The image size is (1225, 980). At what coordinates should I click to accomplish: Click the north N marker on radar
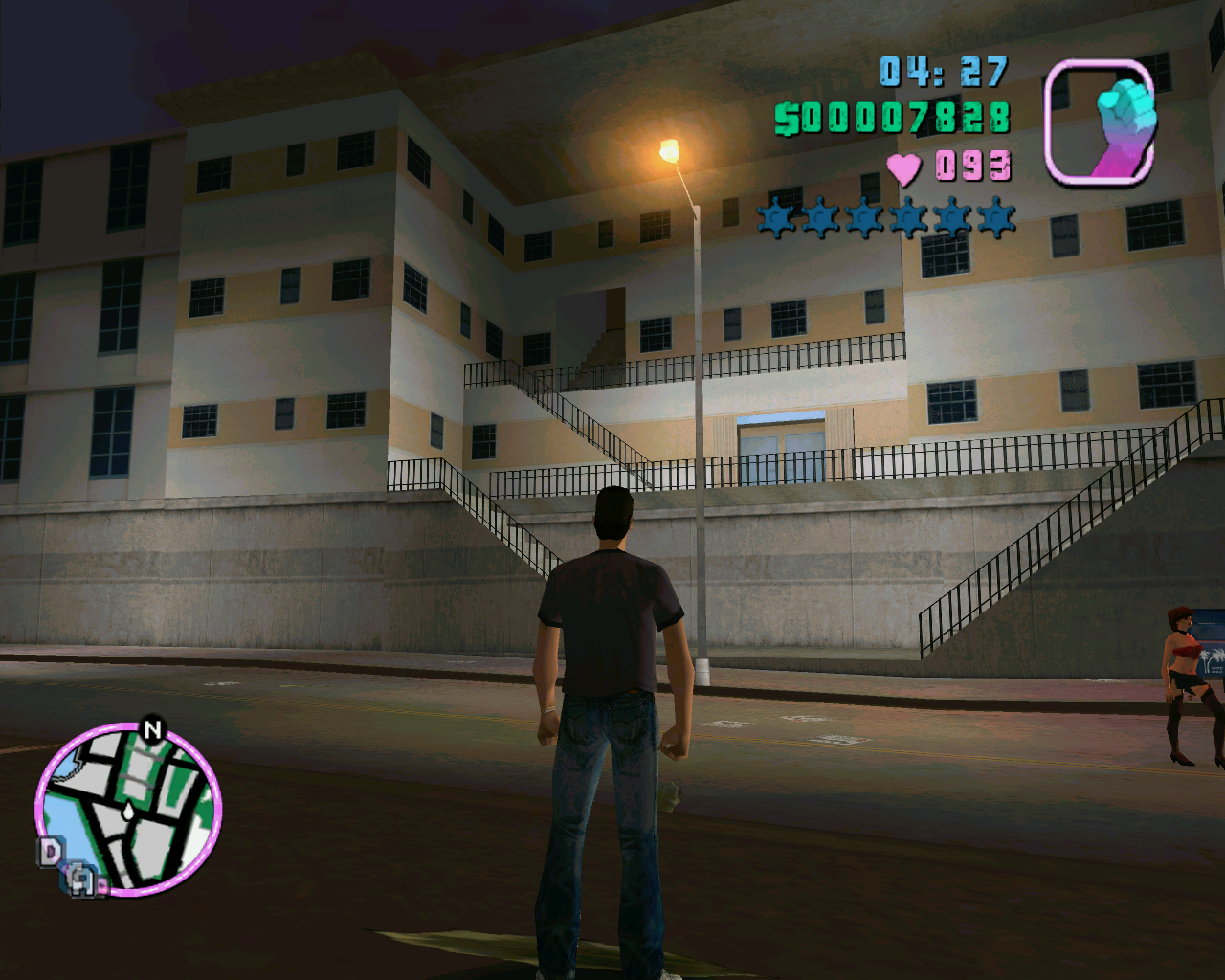152,730
